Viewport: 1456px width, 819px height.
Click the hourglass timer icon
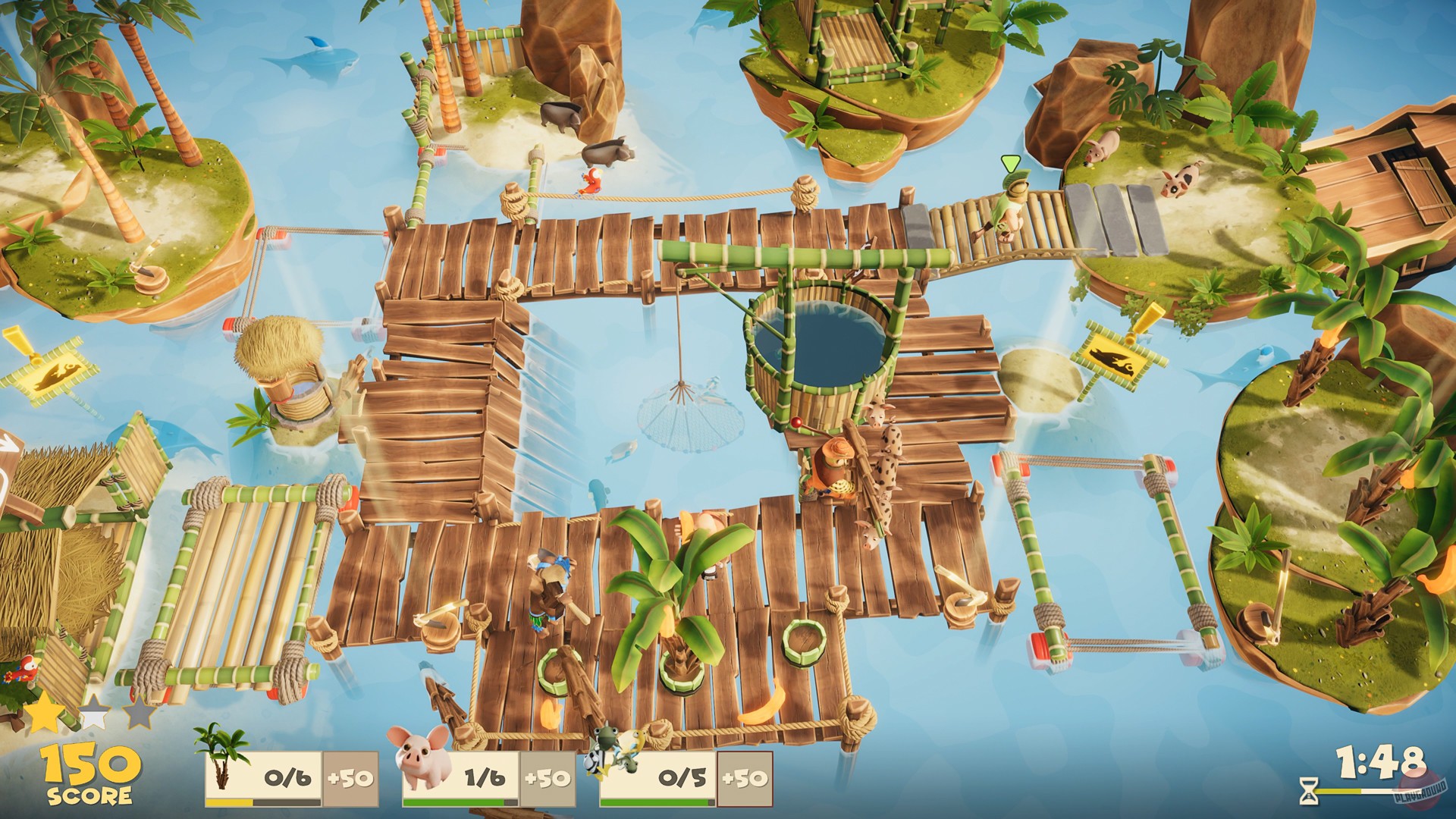[x=1308, y=792]
